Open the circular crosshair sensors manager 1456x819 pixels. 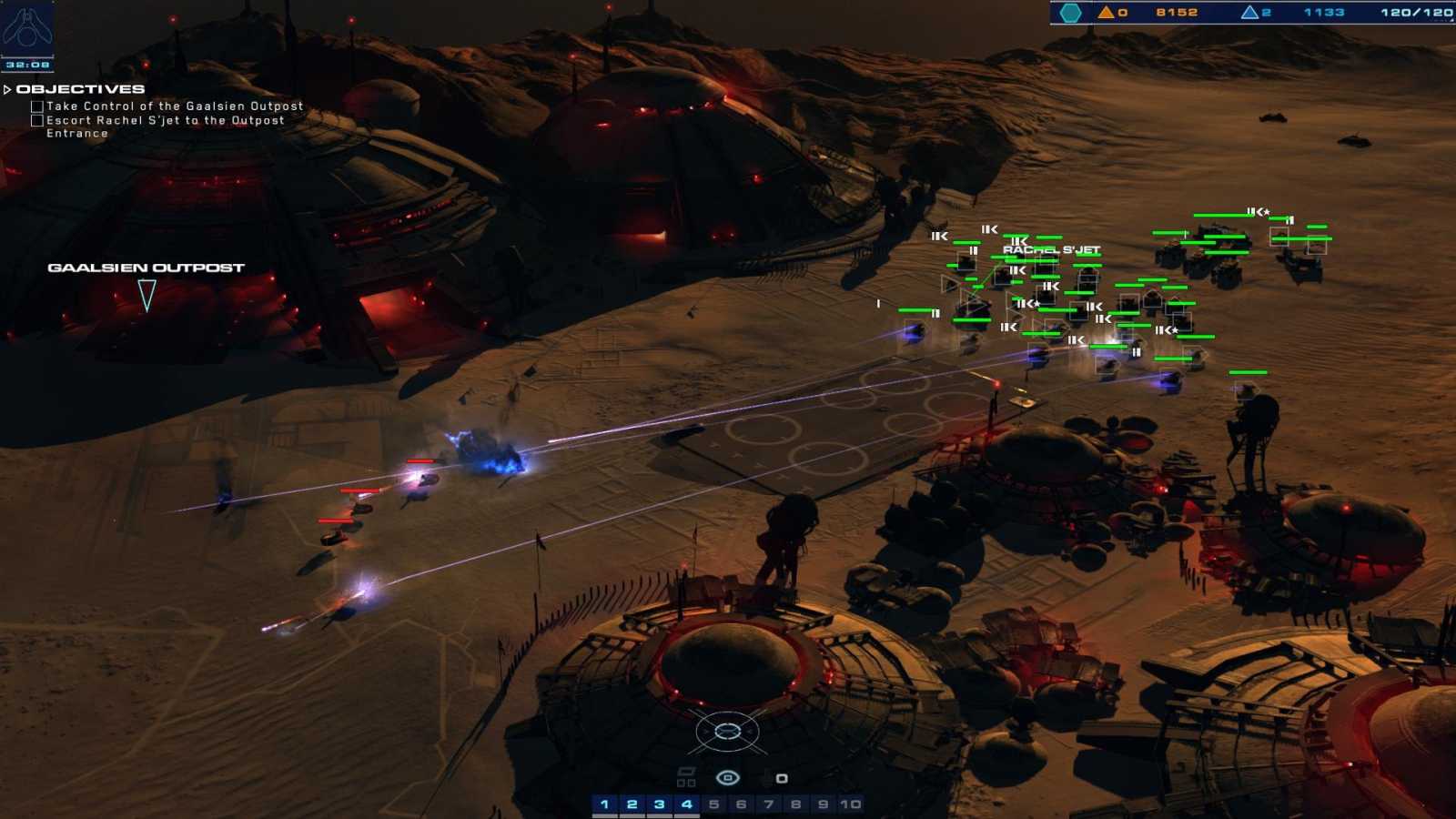pos(727,732)
